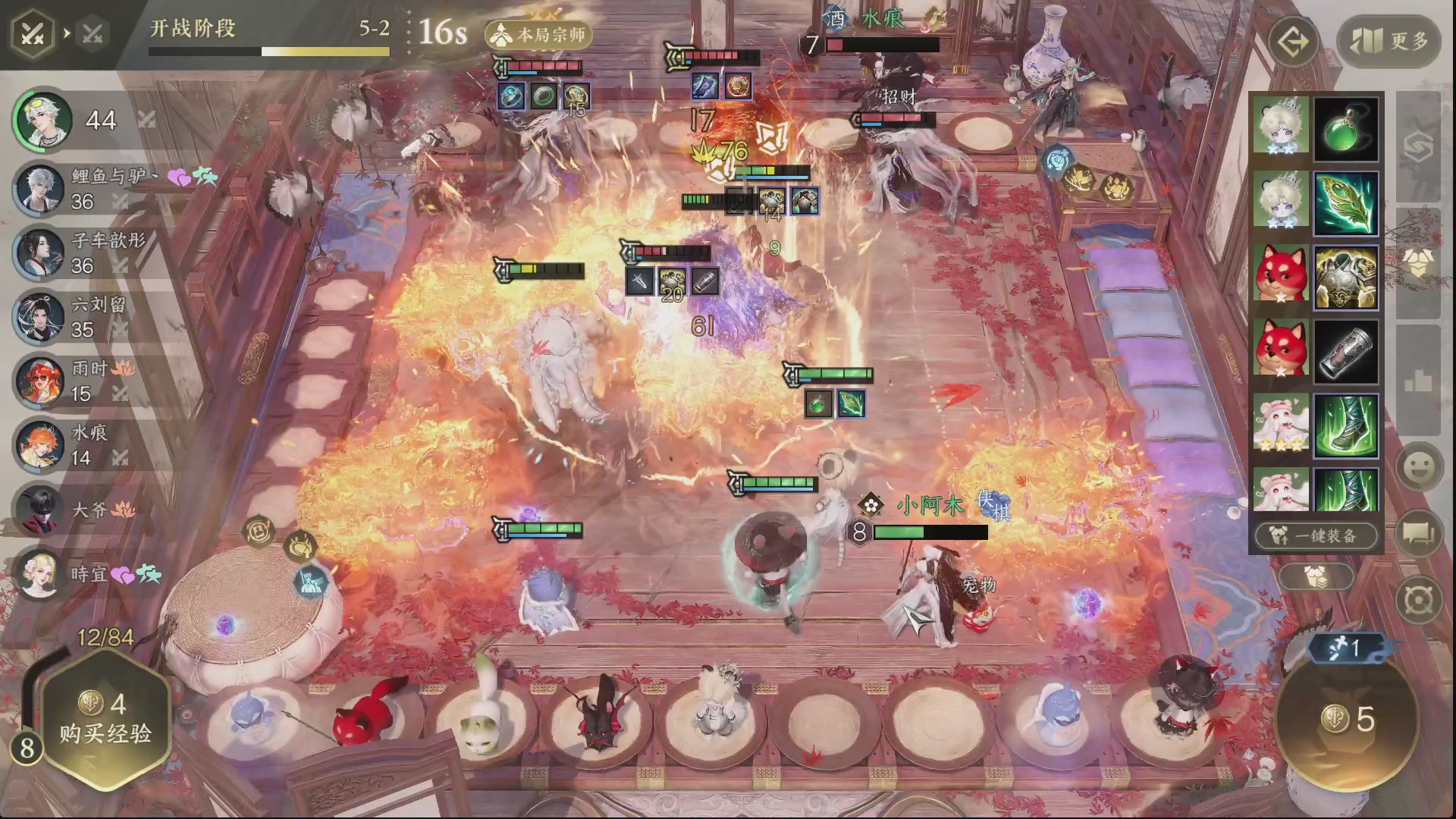Image resolution: width=1456 pixels, height=819 pixels.
Task: Click the 本局宗师 button
Action: click(539, 35)
